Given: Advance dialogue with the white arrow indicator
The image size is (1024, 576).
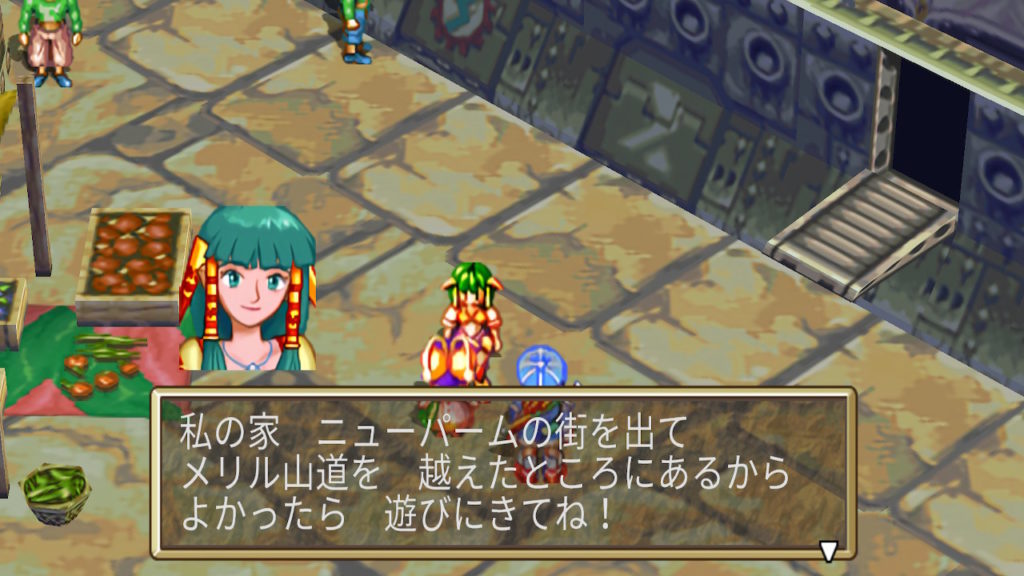Looking at the screenshot, I should pos(828,550).
